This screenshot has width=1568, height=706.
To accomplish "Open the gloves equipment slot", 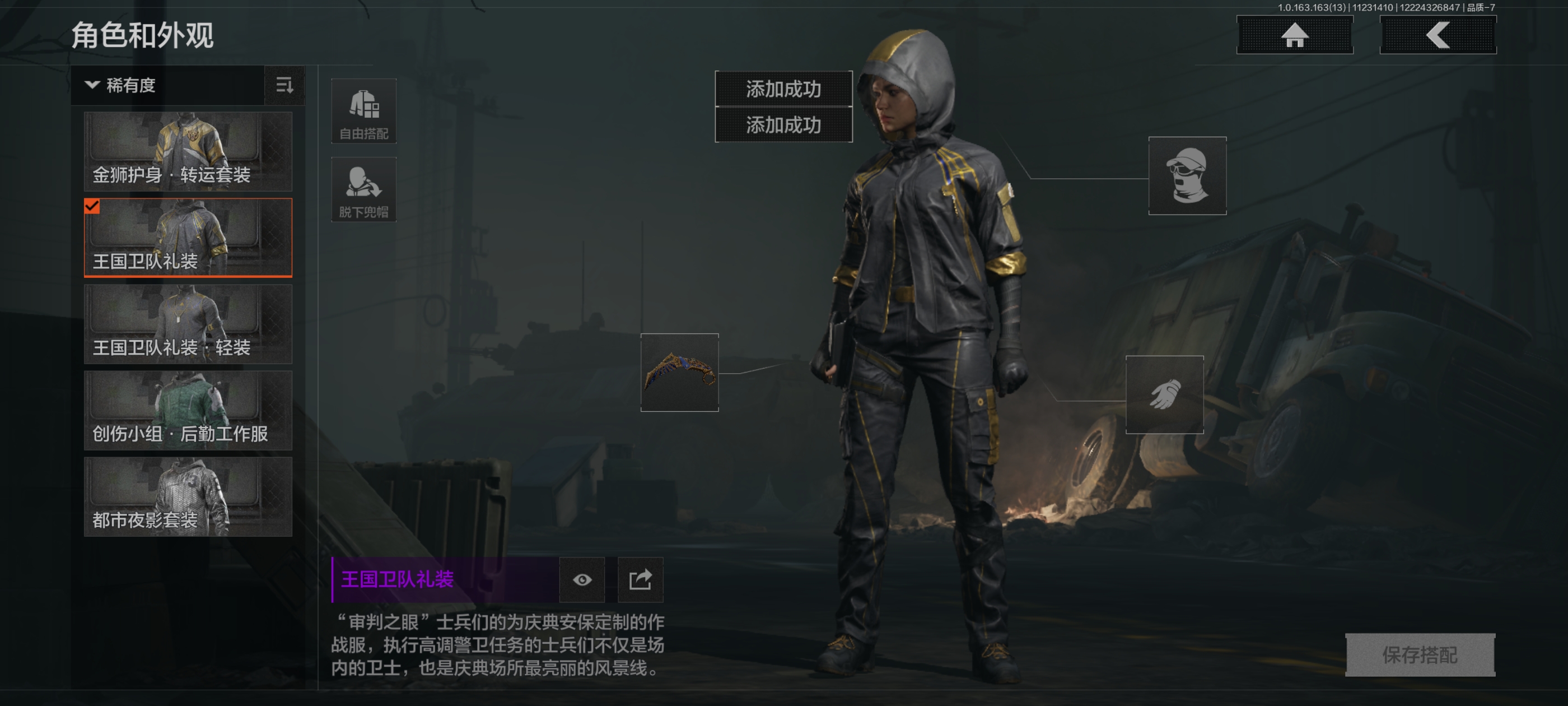I will [x=1164, y=394].
